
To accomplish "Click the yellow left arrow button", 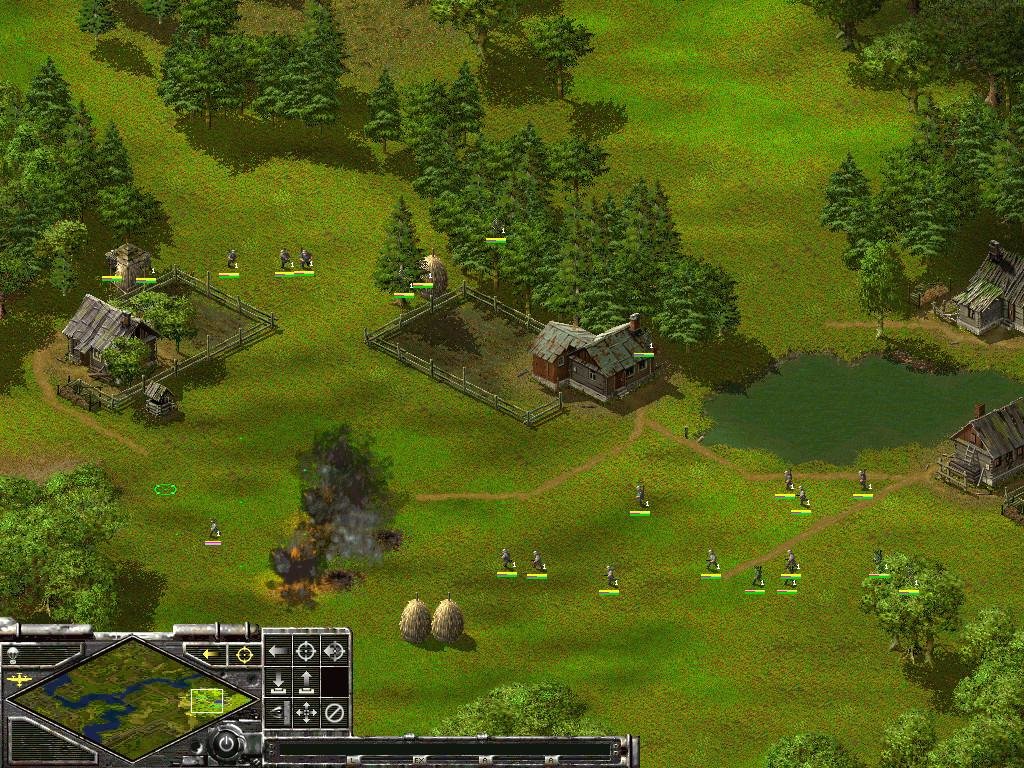I will point(211,654).
